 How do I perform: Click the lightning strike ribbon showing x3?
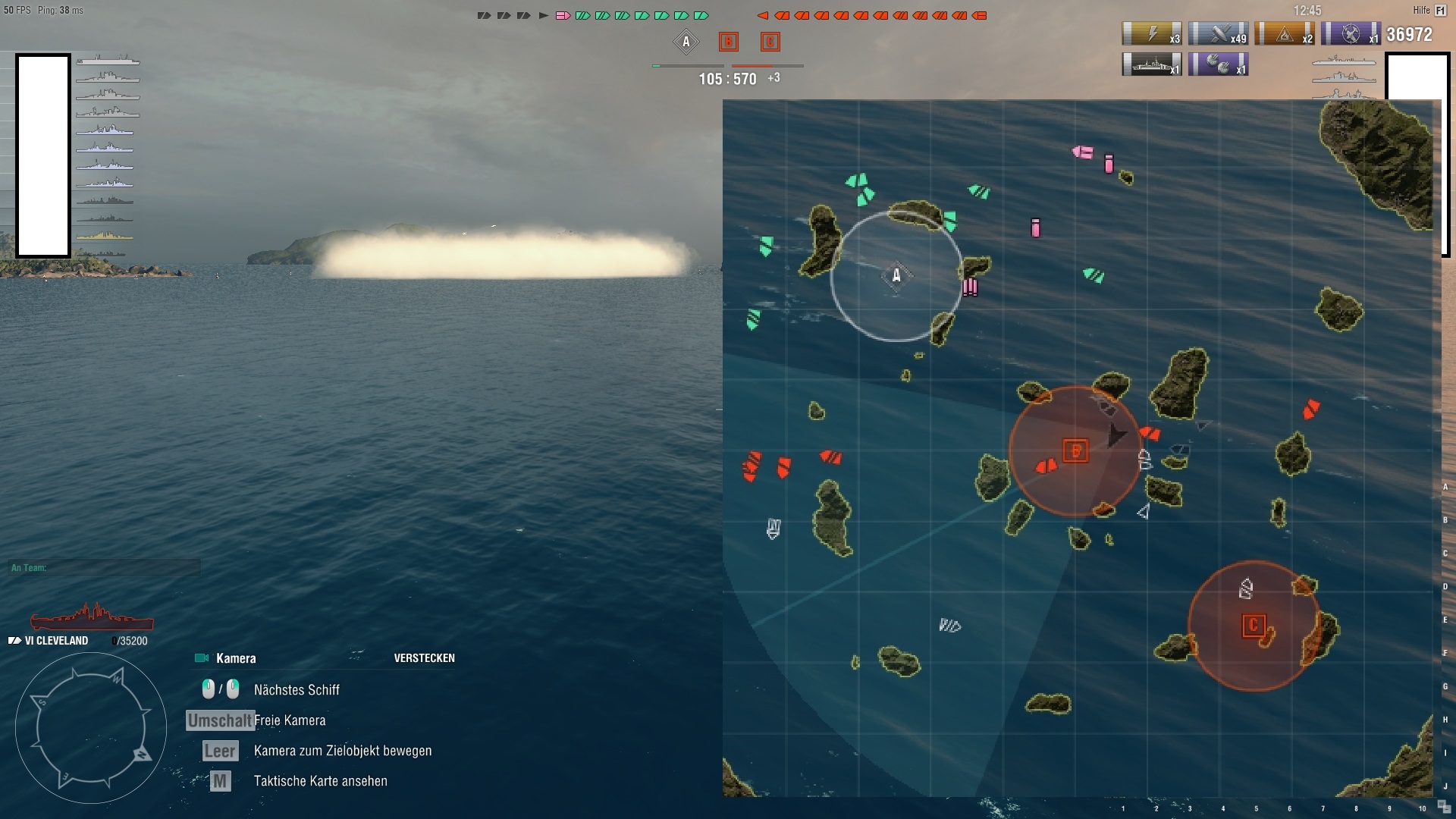(1152, 33)
